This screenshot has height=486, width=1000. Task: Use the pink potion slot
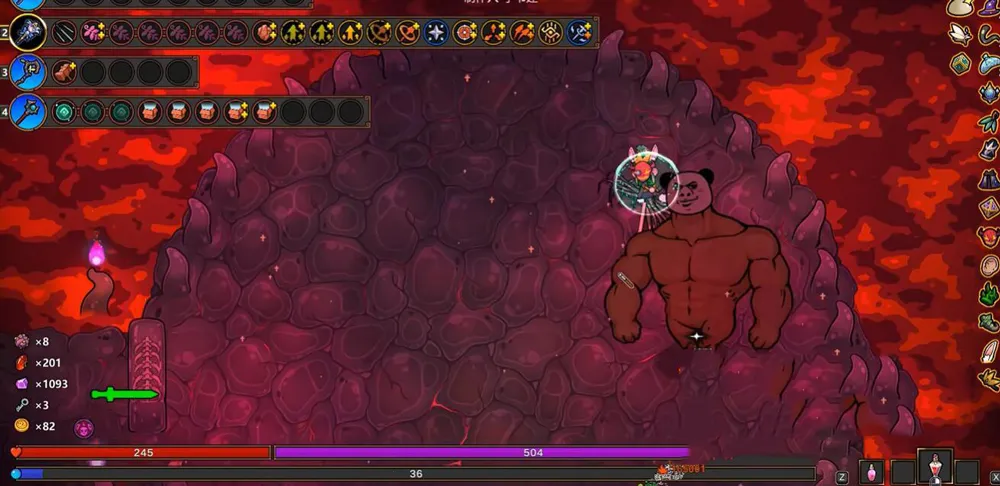[871, 471]
